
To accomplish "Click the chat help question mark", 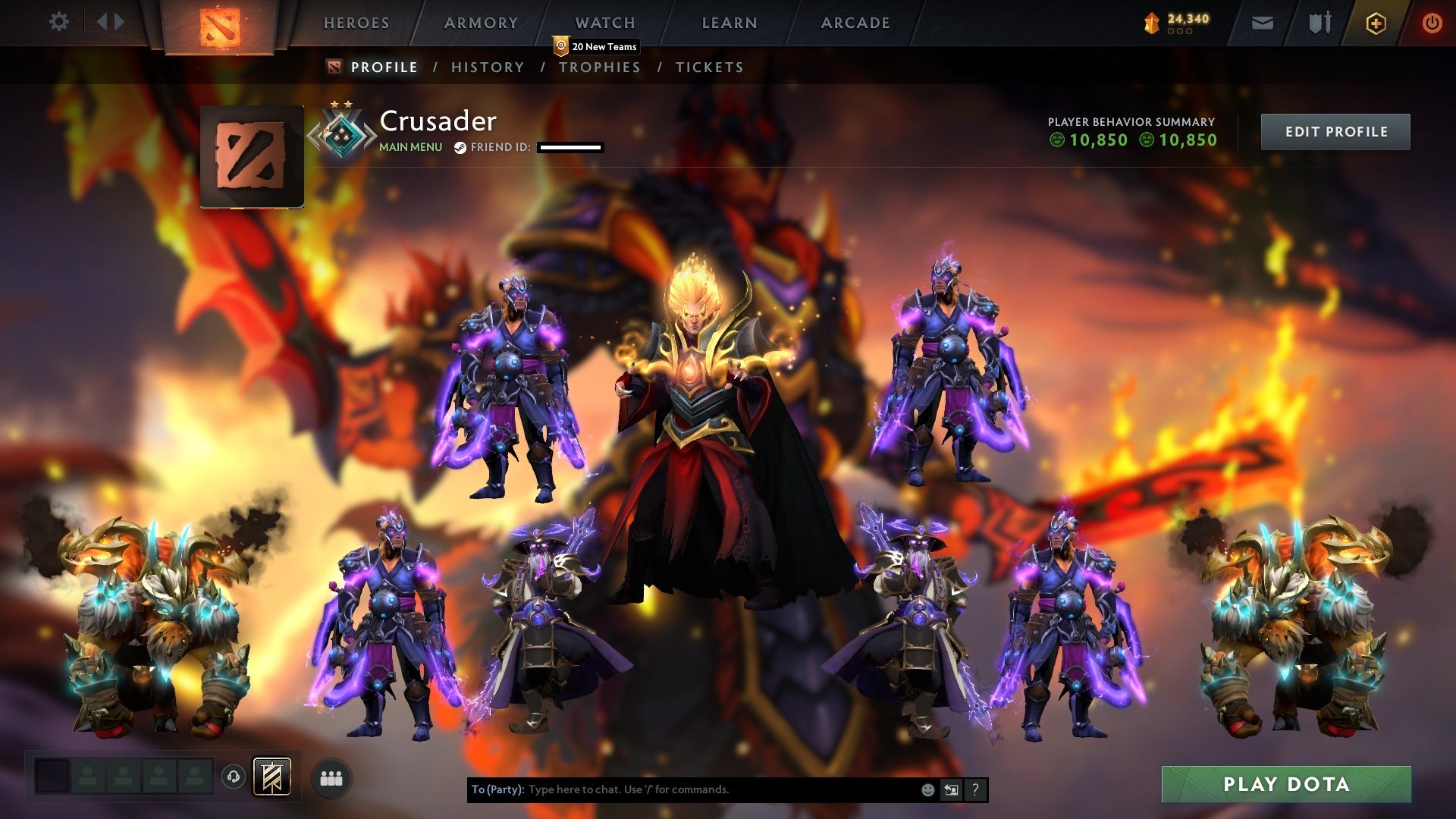I will tap(975, 790).
